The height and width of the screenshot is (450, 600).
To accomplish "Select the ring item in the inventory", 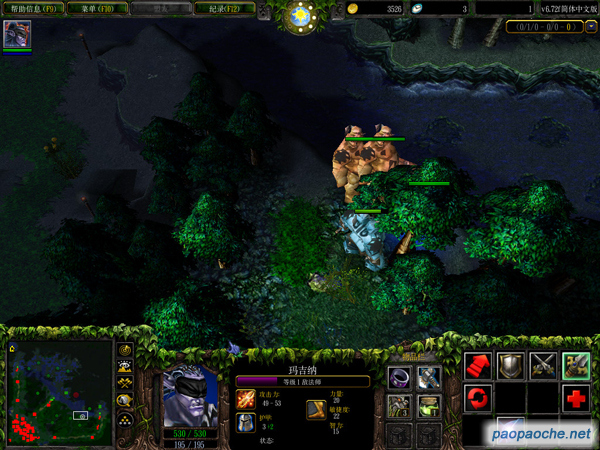I will 400,378.
